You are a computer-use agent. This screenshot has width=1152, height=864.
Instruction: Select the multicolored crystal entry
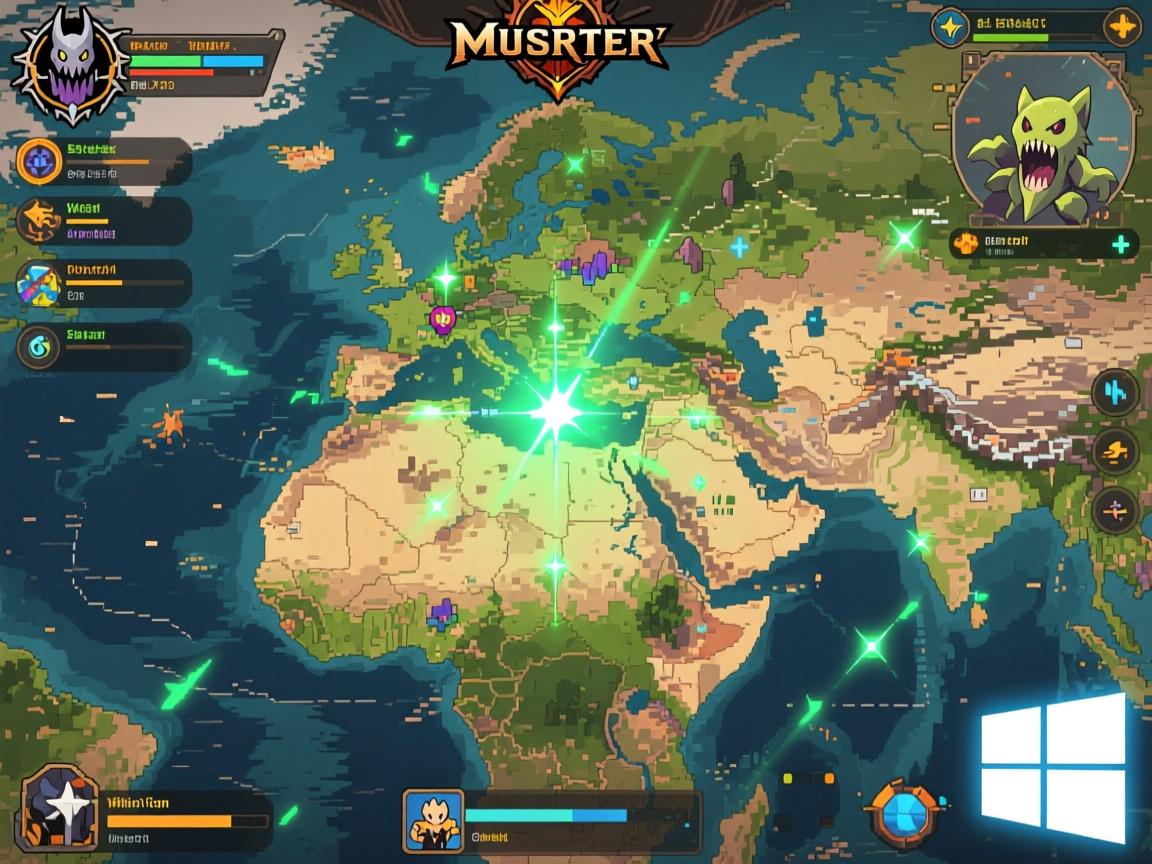tap(40, 283)
